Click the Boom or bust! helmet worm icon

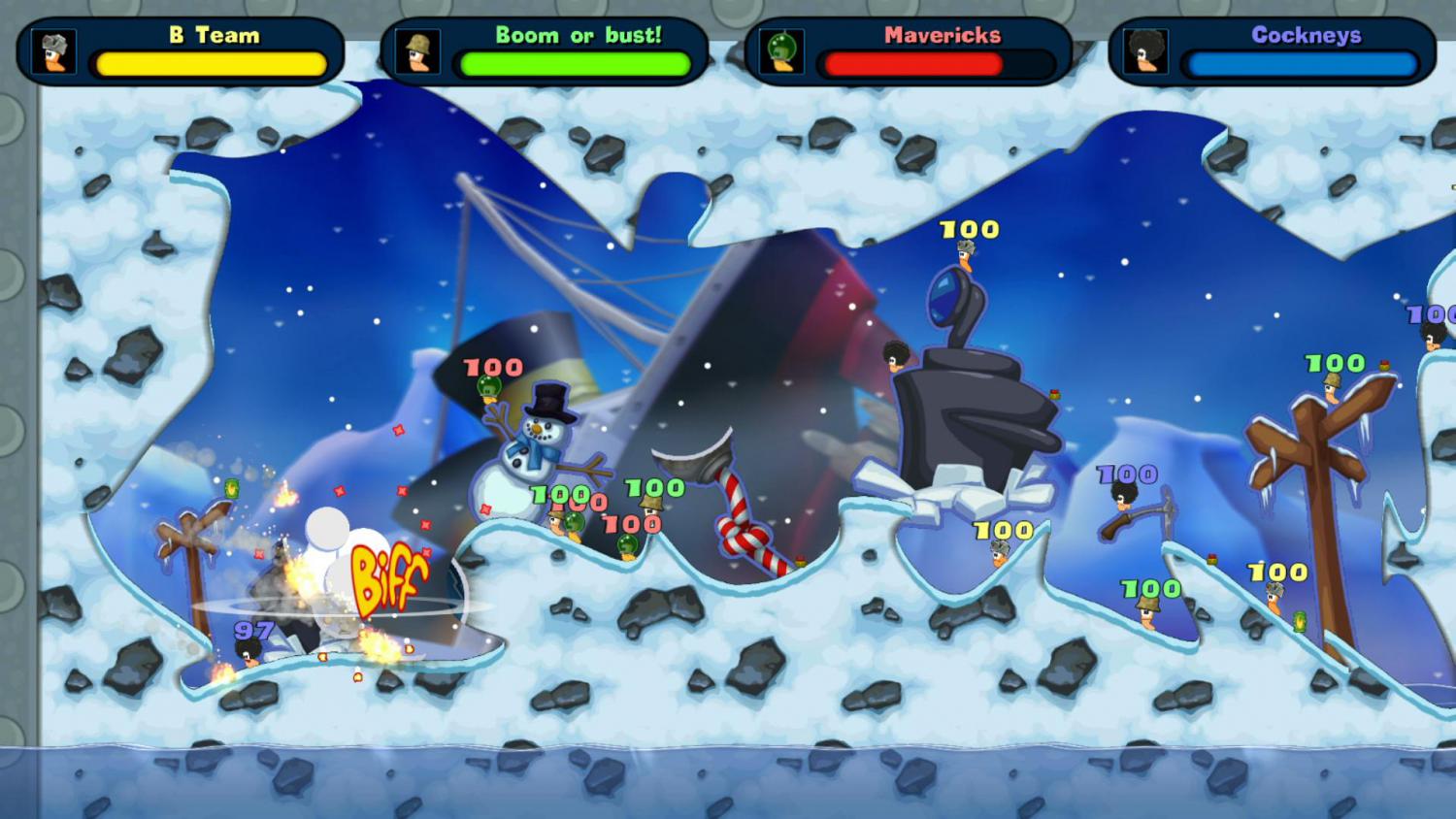(x=415, y=53)
